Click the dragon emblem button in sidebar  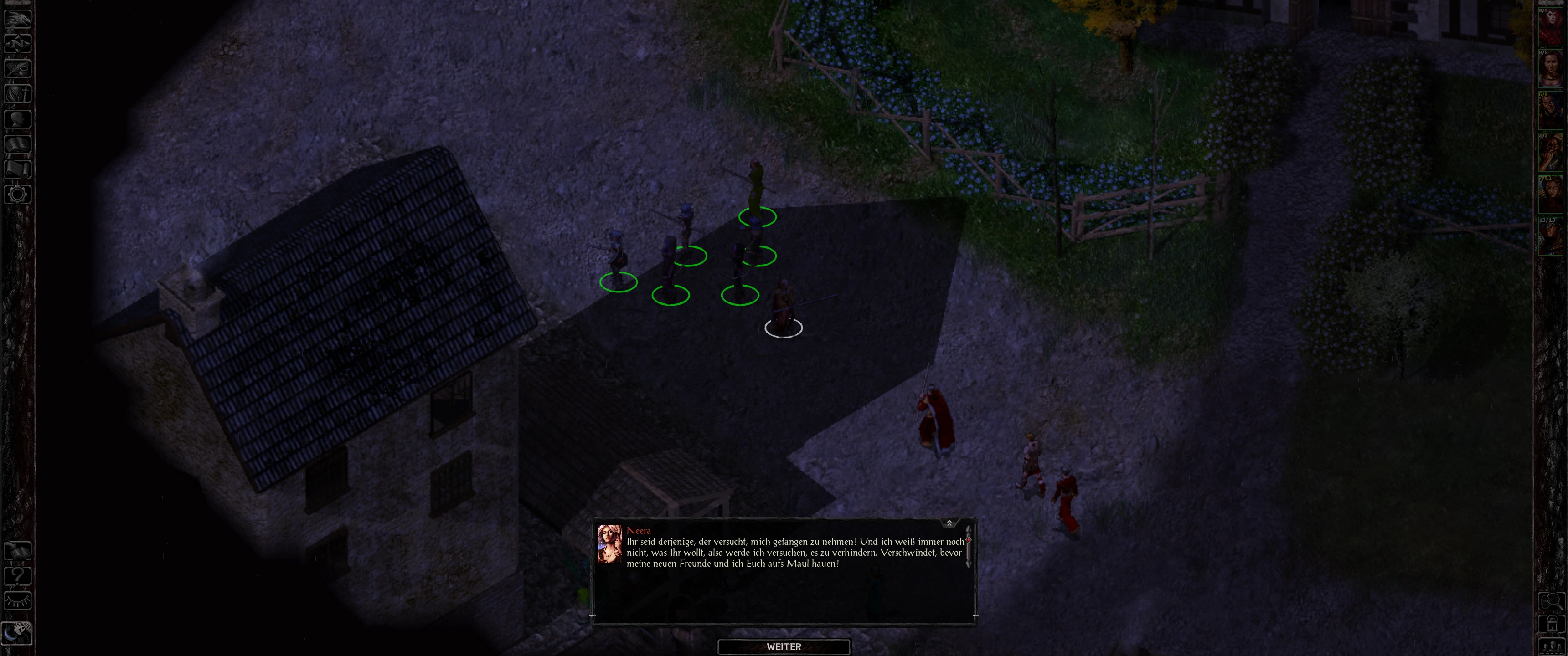tap(17, 18)
